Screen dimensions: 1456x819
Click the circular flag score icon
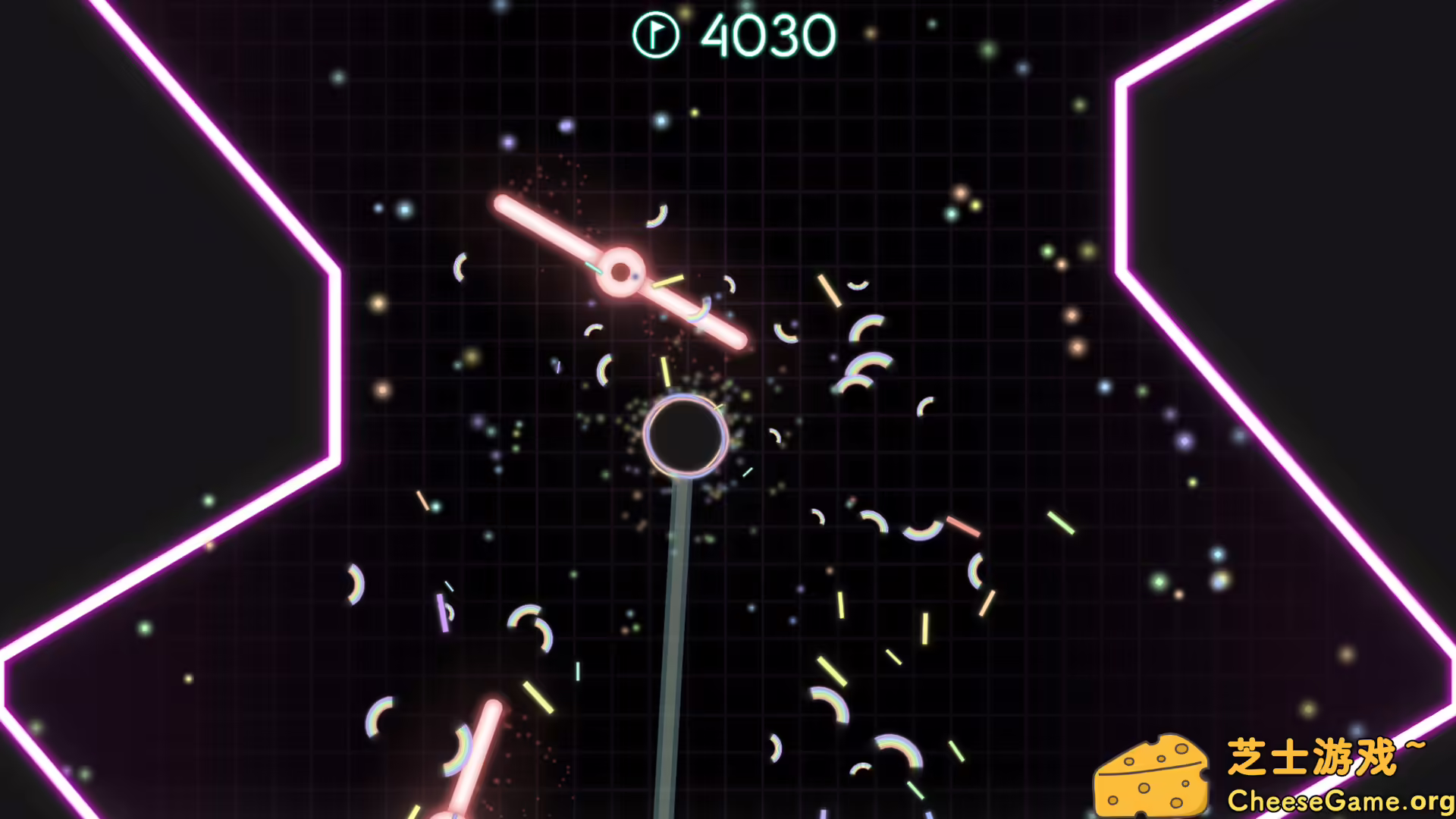point(657,33)
